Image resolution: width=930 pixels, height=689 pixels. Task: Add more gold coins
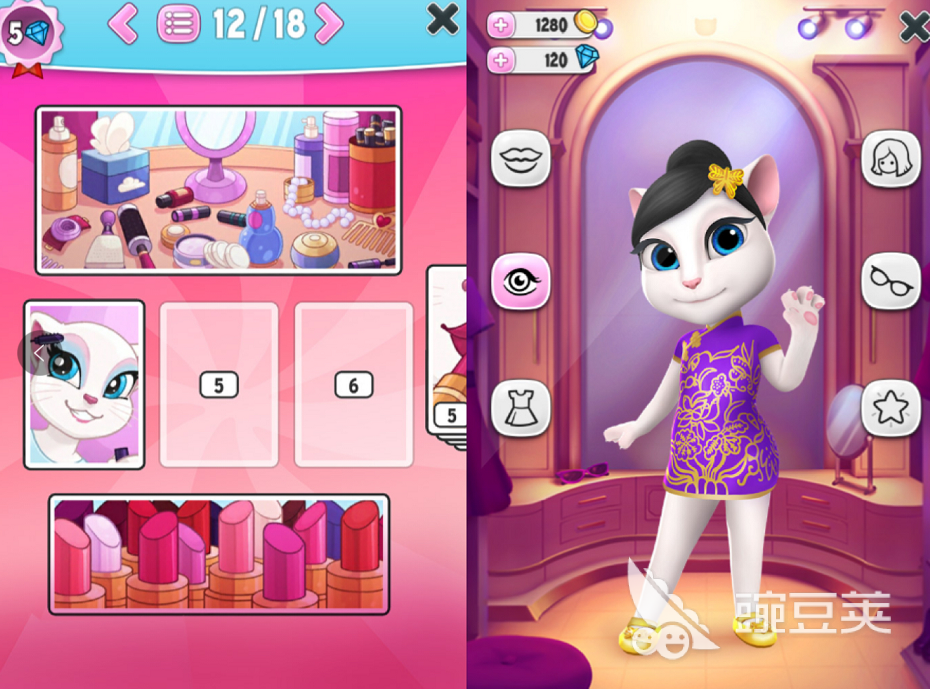pos(502,26)
